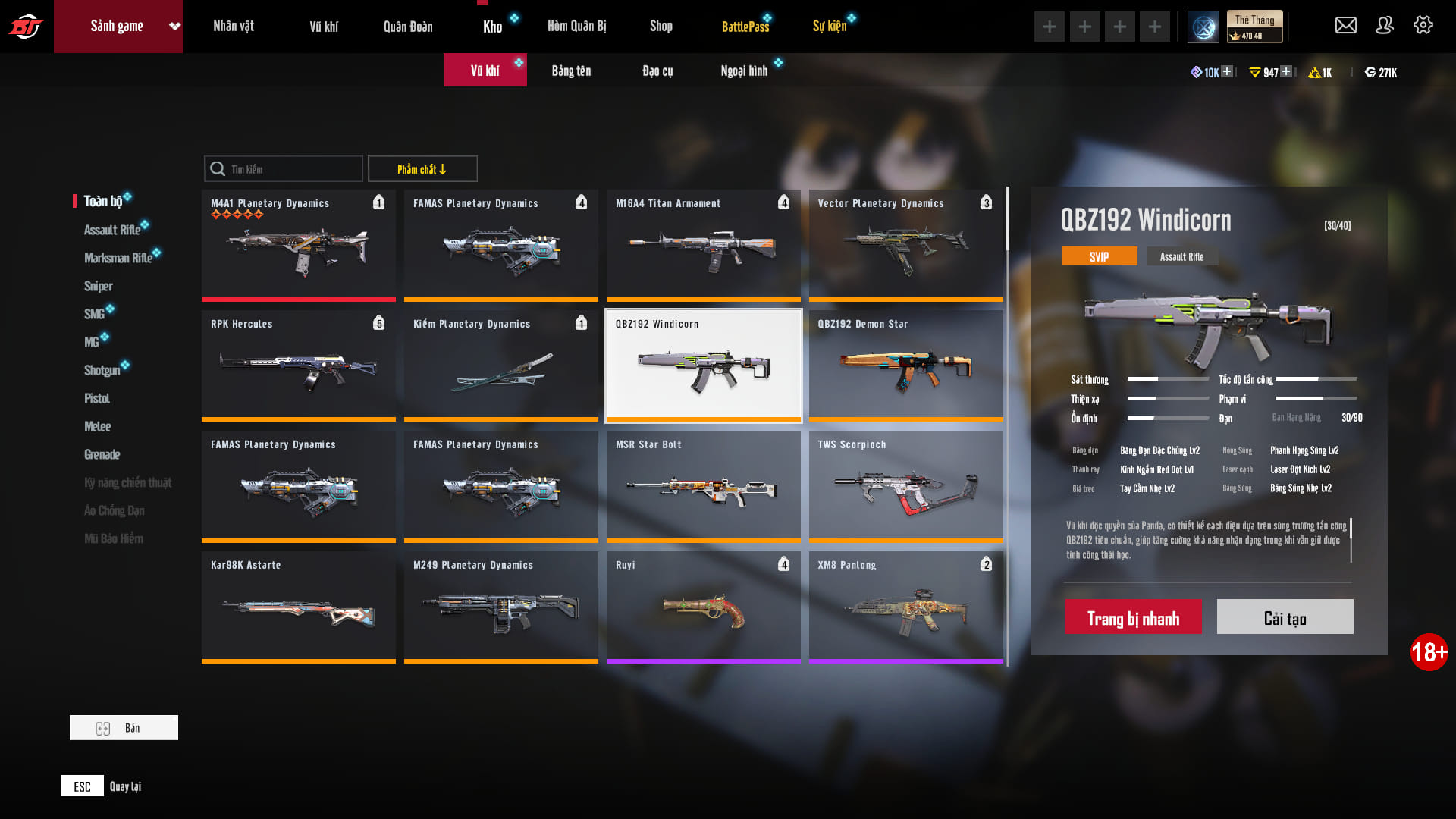The width and height of the screenshot is (1456, 819).
Task: Click the Tìm kiếm search field
Action: click(292, 169)
